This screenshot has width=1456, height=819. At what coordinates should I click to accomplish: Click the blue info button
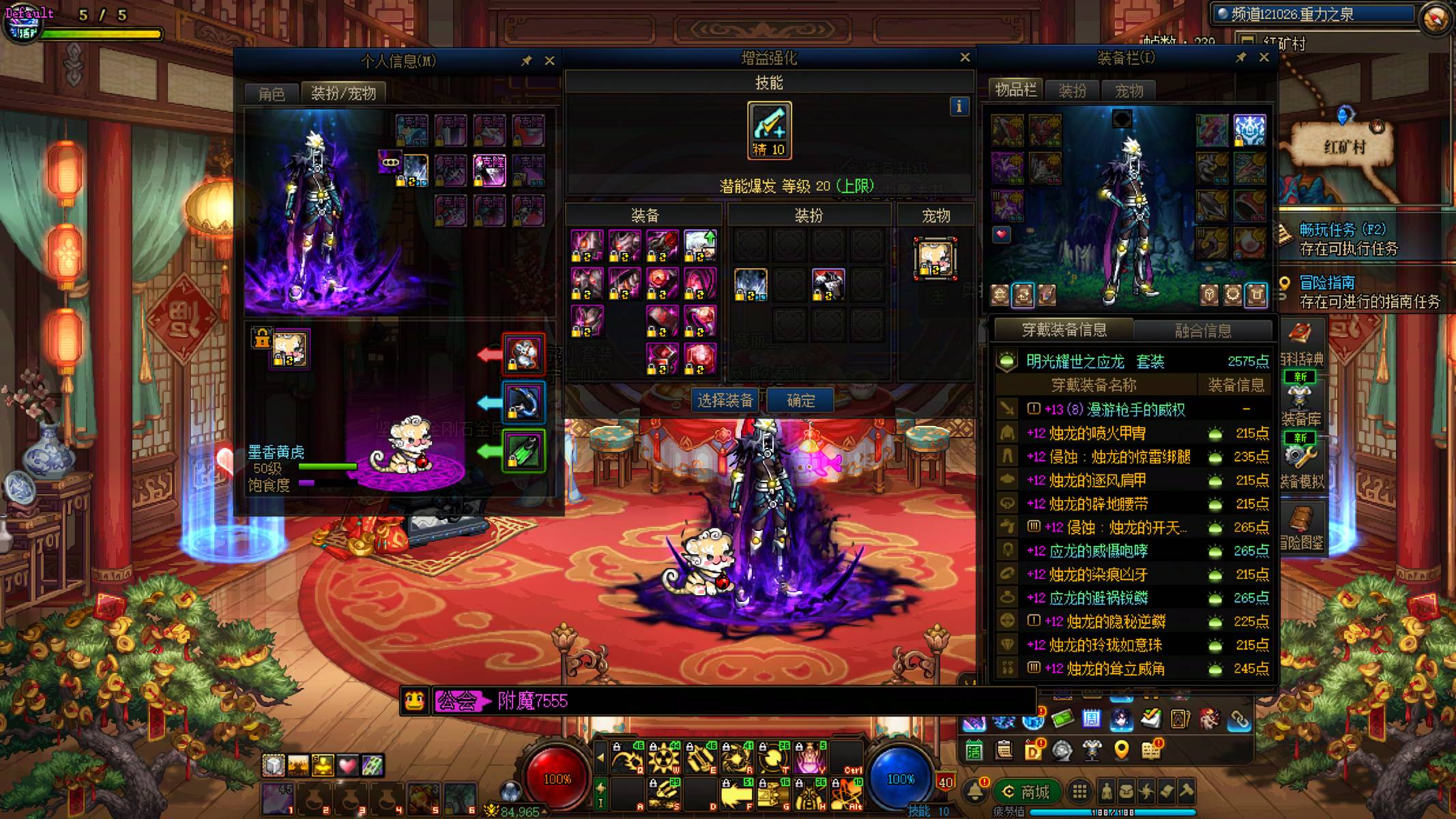click(x=959, y=106)
